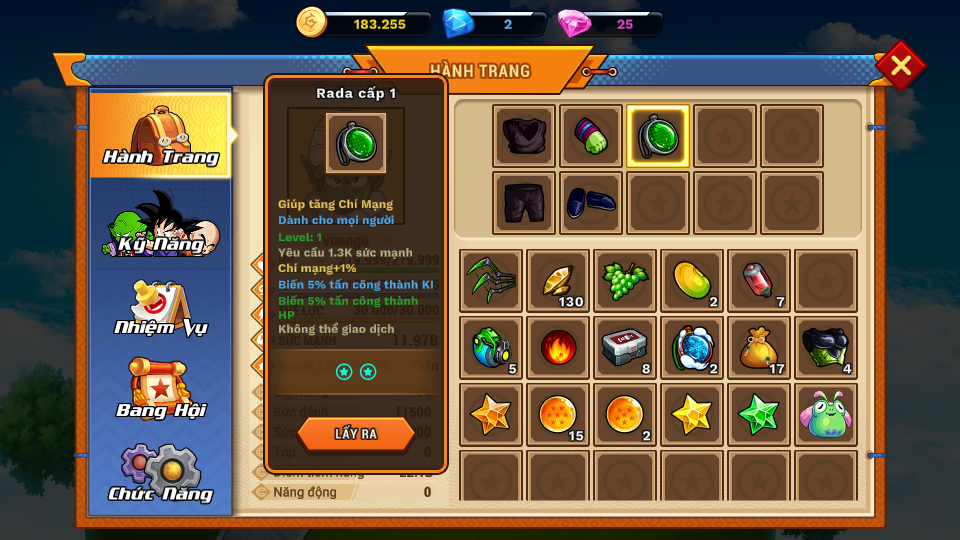The width and height of the screenshot is (960, 540).
Task: Select the equipped dark shorts slot
Action: tap(524, 203)
